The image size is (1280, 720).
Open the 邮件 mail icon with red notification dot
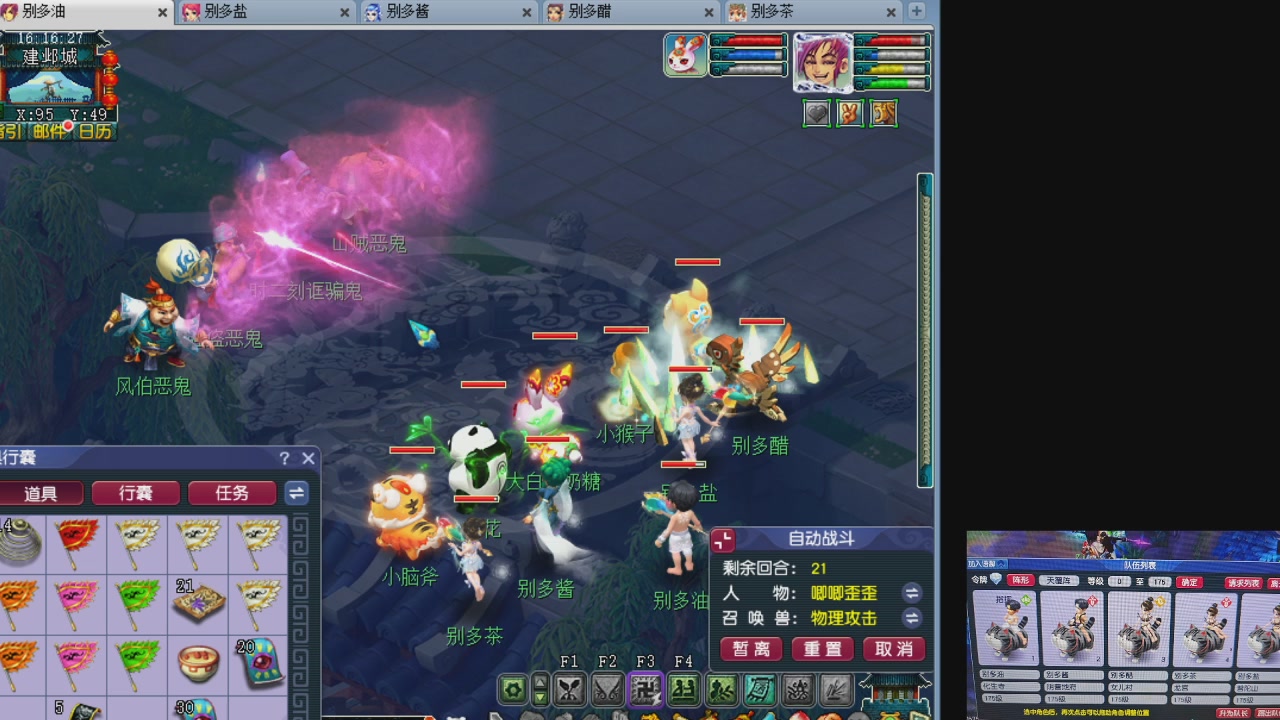48,130
